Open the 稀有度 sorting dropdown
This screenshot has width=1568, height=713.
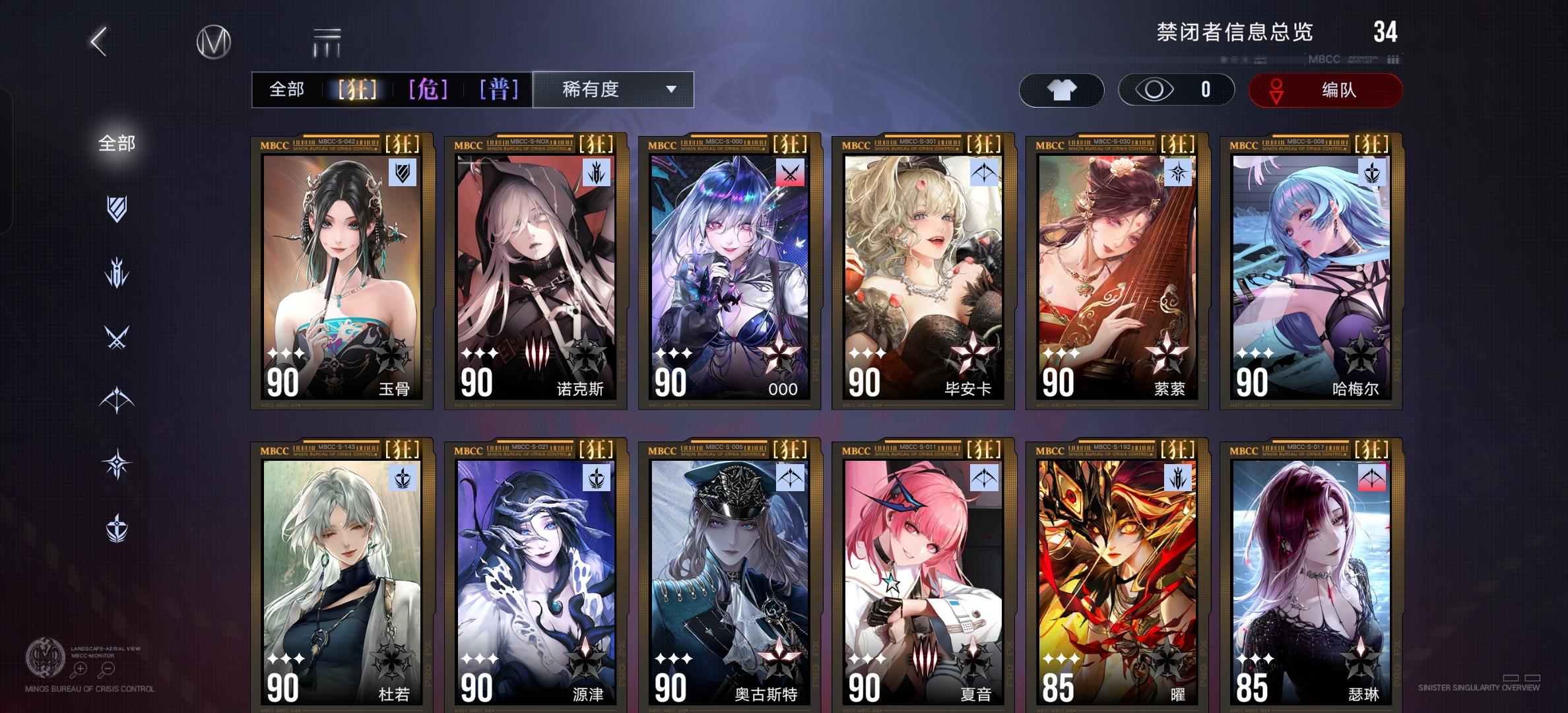coord(612,90)
